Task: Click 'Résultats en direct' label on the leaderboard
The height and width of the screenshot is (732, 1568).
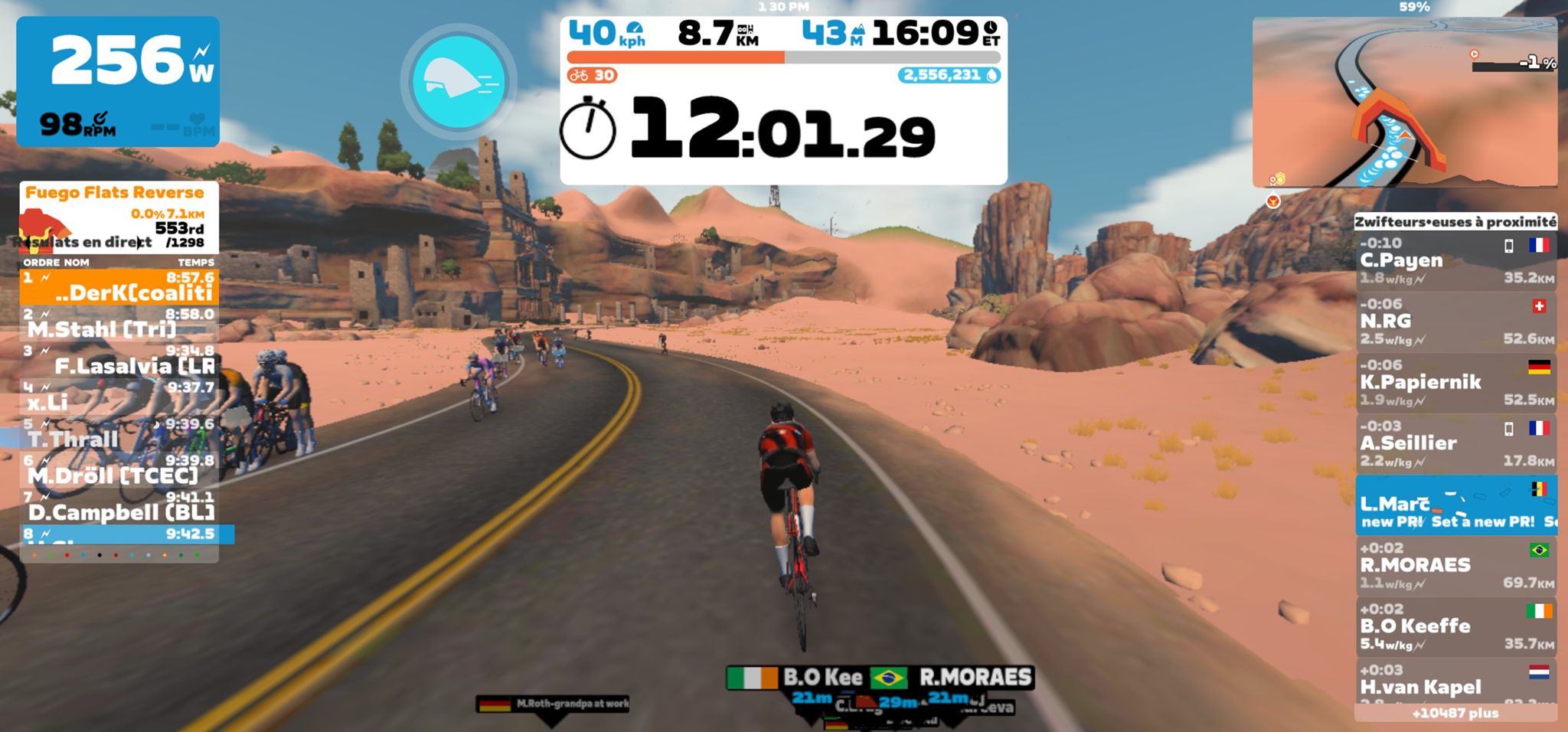Action: click(x=80, y=241)
